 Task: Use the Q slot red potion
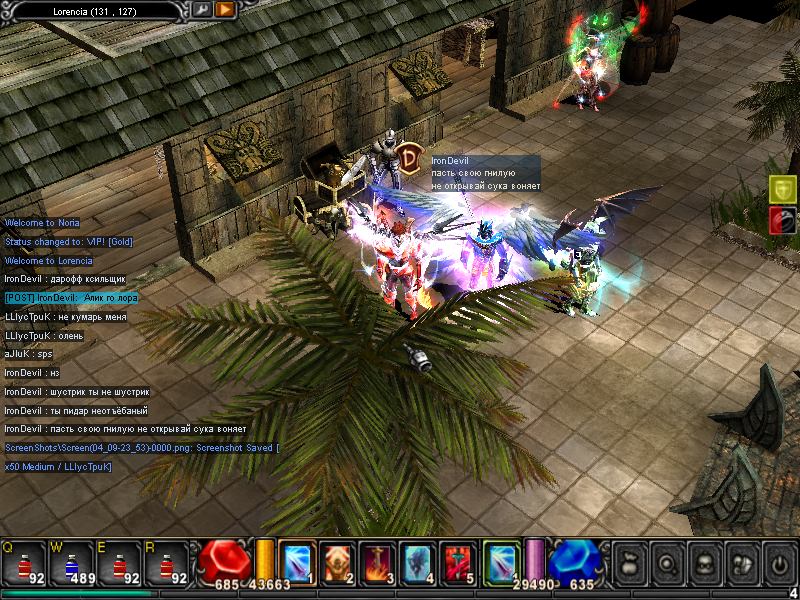point(23,563)
